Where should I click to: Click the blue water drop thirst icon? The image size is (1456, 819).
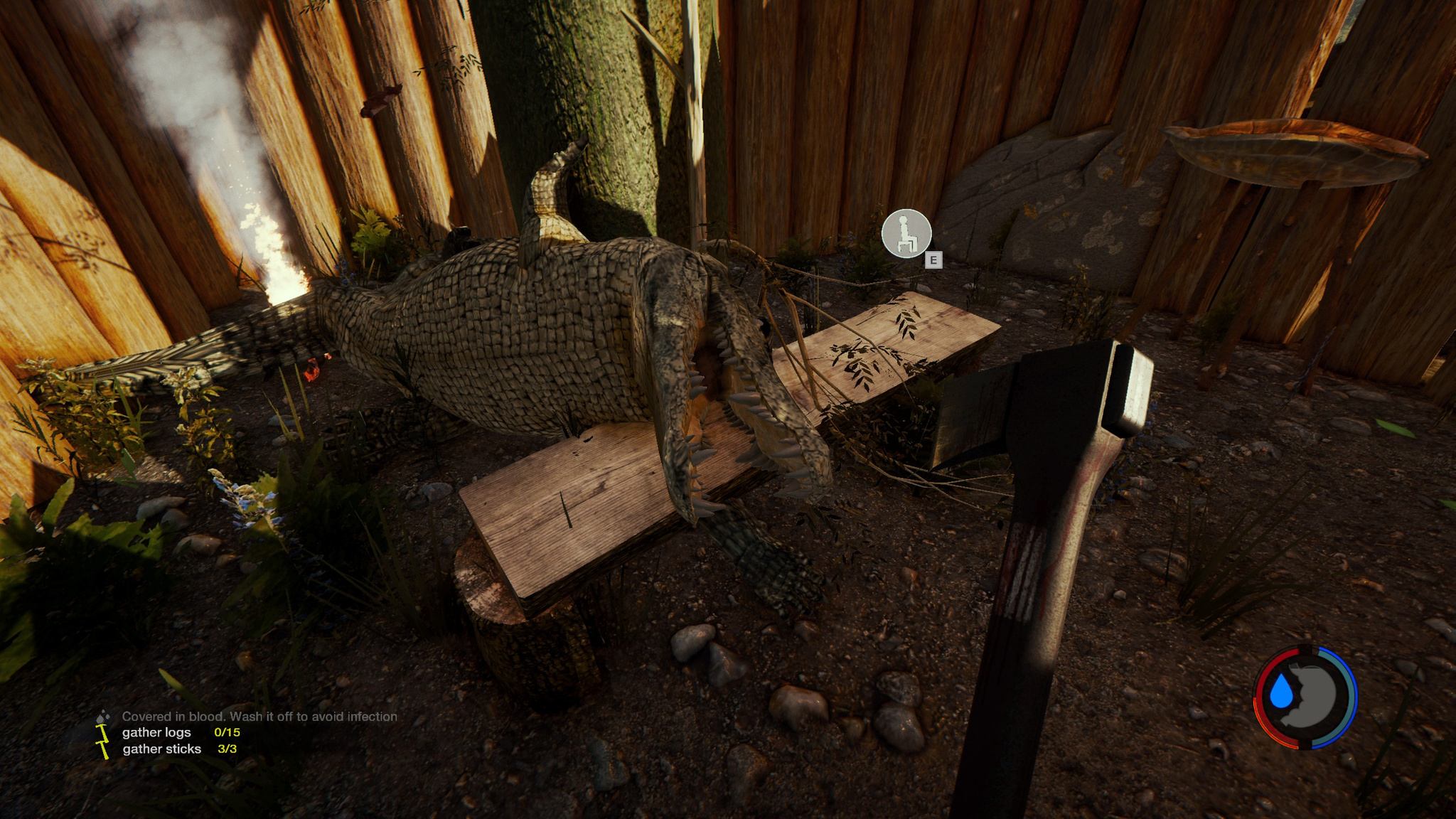point(1281,691)
